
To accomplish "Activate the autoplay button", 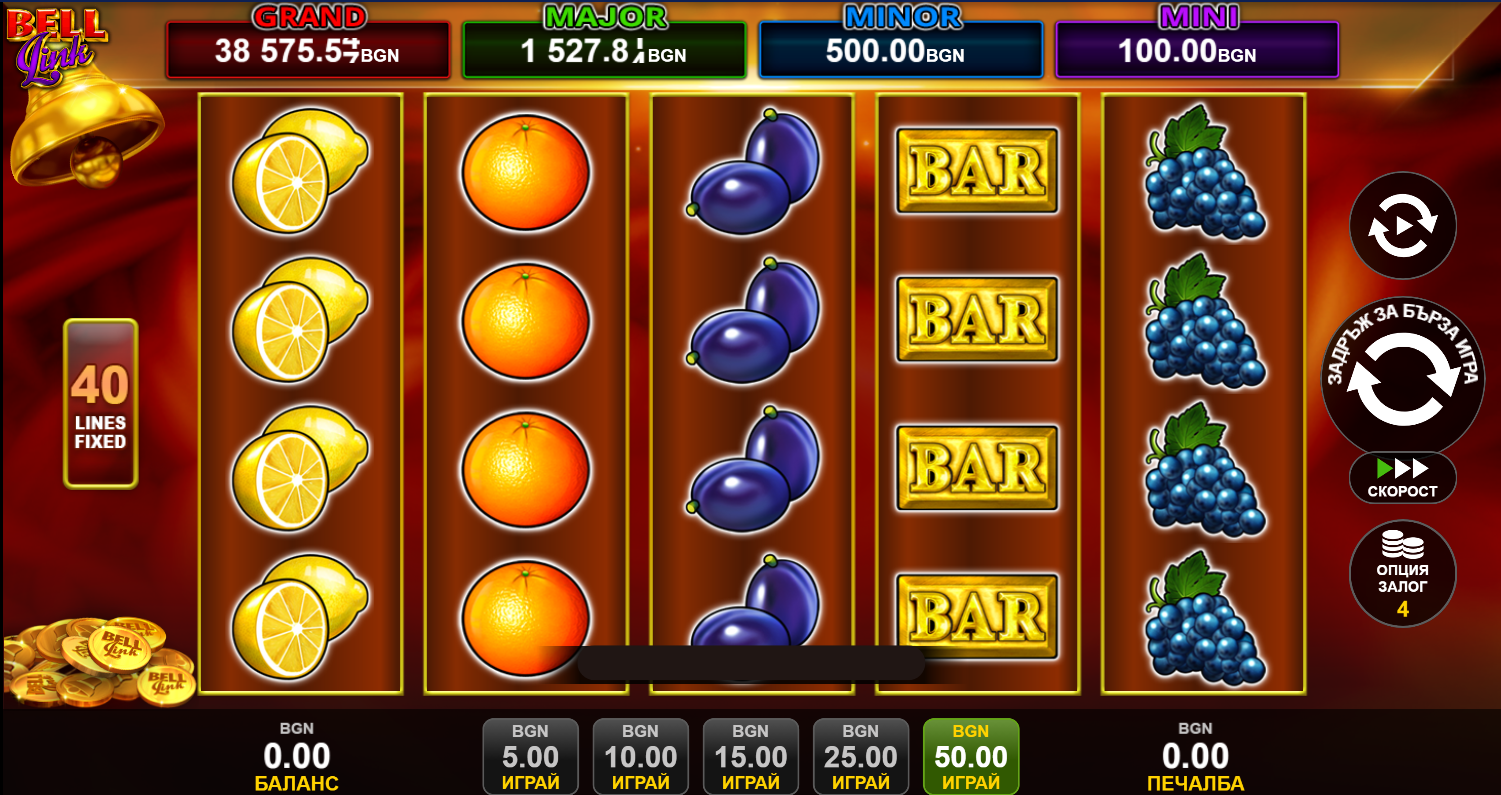I will 1402,225.
